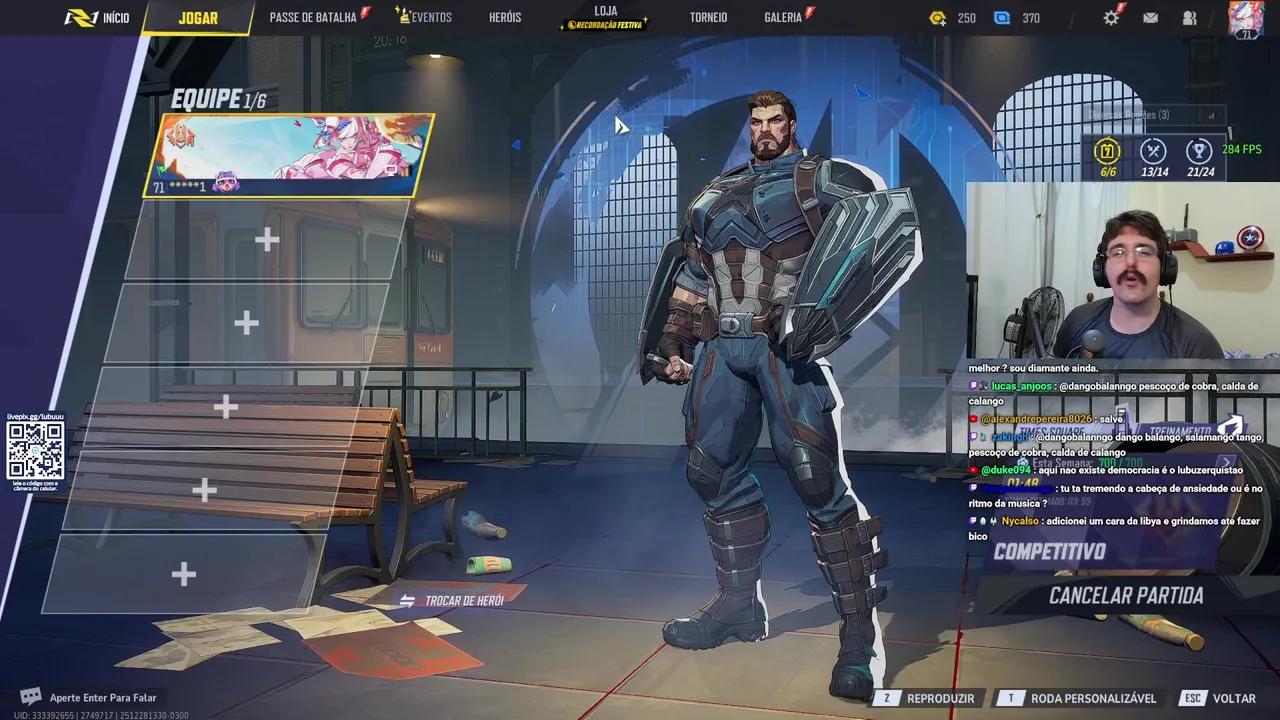
Task: Open the LOJA Recordação Festiva menu
Action: coord(602,17)
